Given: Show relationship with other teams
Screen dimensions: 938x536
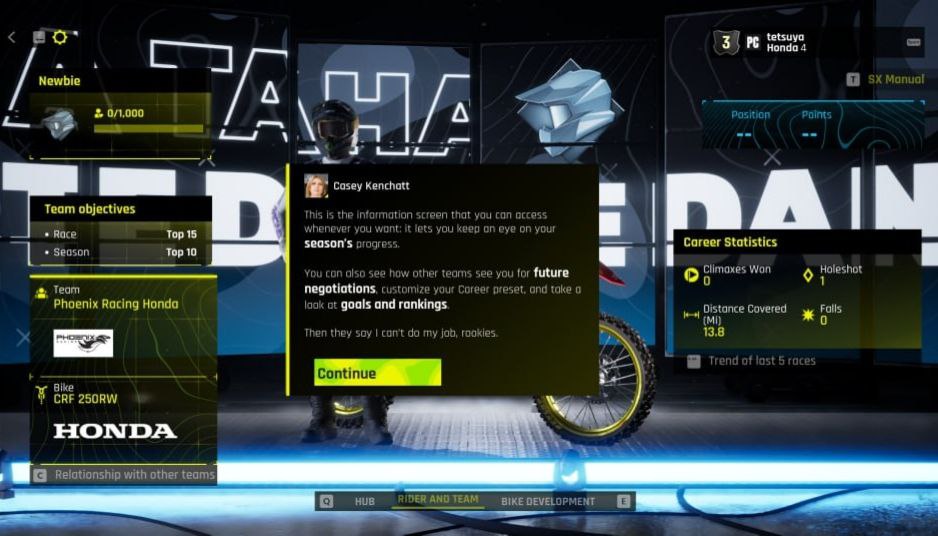Looking at the screenshot, I should (x=134, y=475).
